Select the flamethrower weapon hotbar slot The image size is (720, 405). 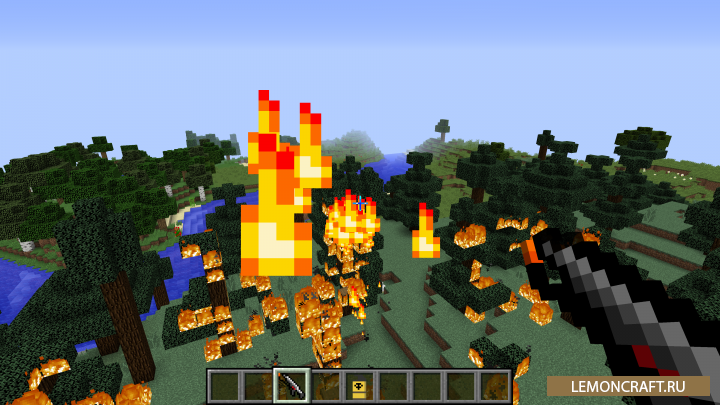click(291, 385)
